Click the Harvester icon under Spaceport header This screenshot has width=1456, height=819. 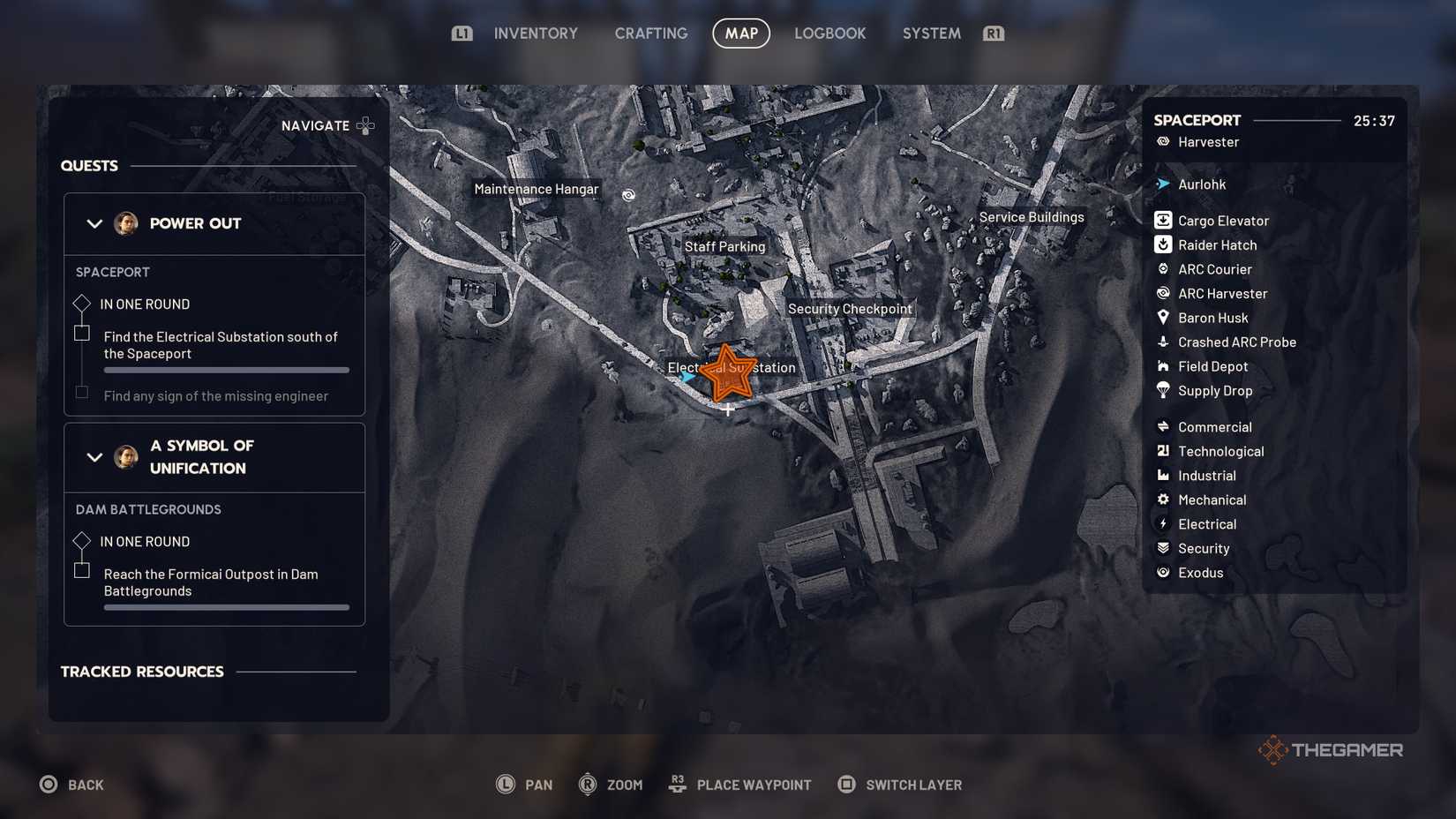1163,141
